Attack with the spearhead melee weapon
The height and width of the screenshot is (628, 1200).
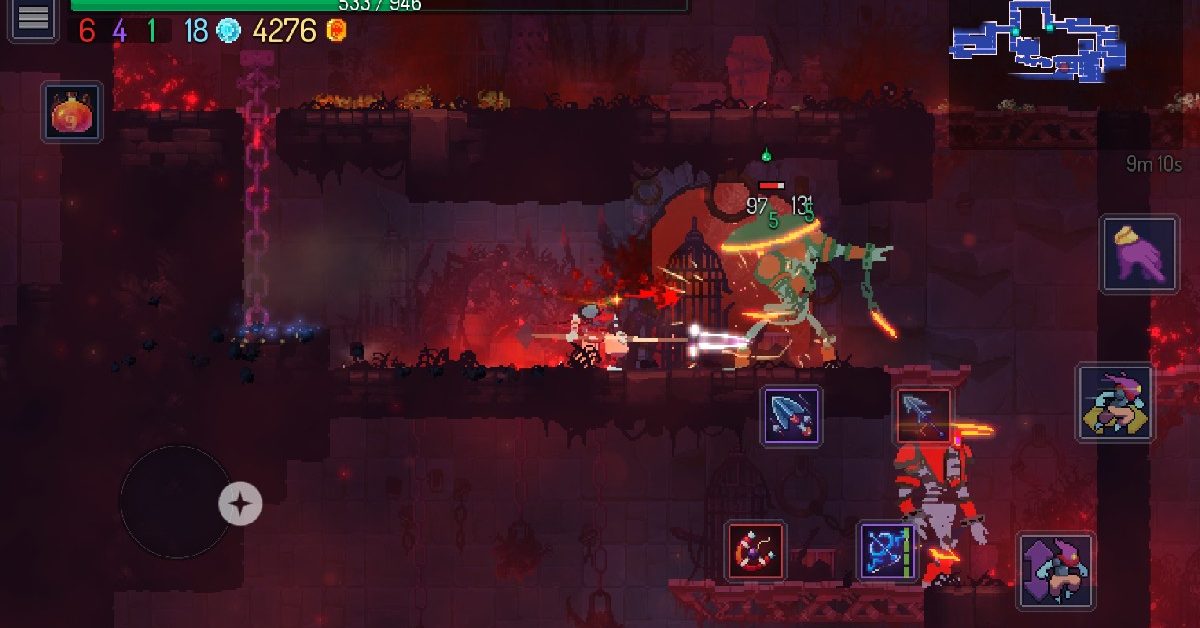792,415
